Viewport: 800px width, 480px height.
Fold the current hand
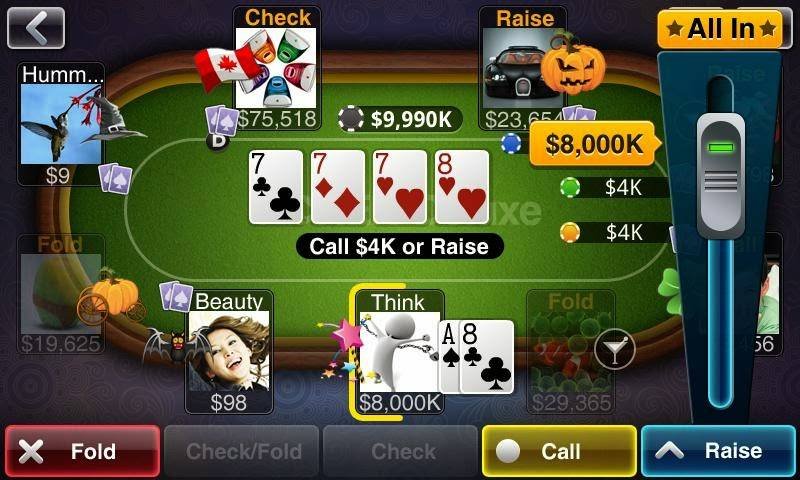(x=82, y=451)
